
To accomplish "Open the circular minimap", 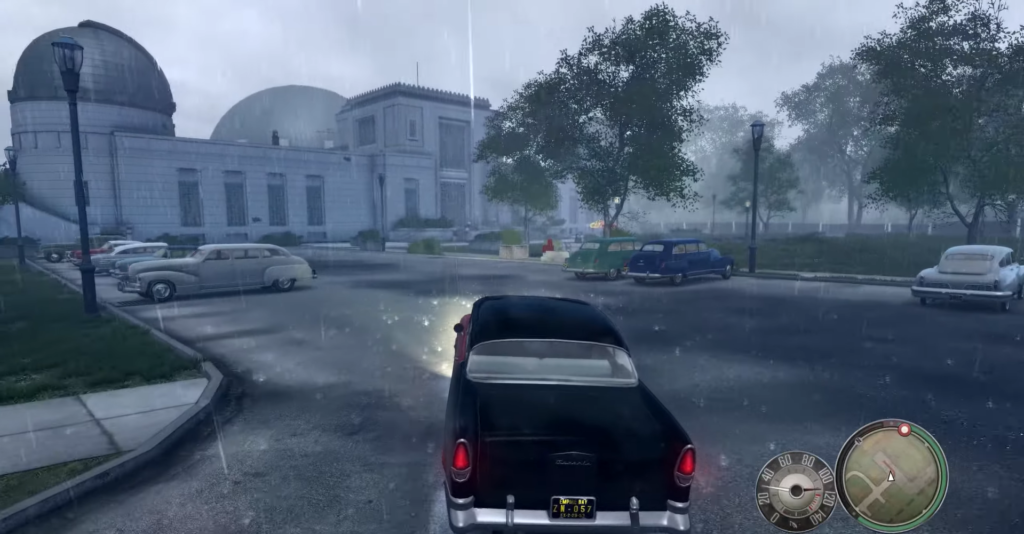I will tap(891, 476).
